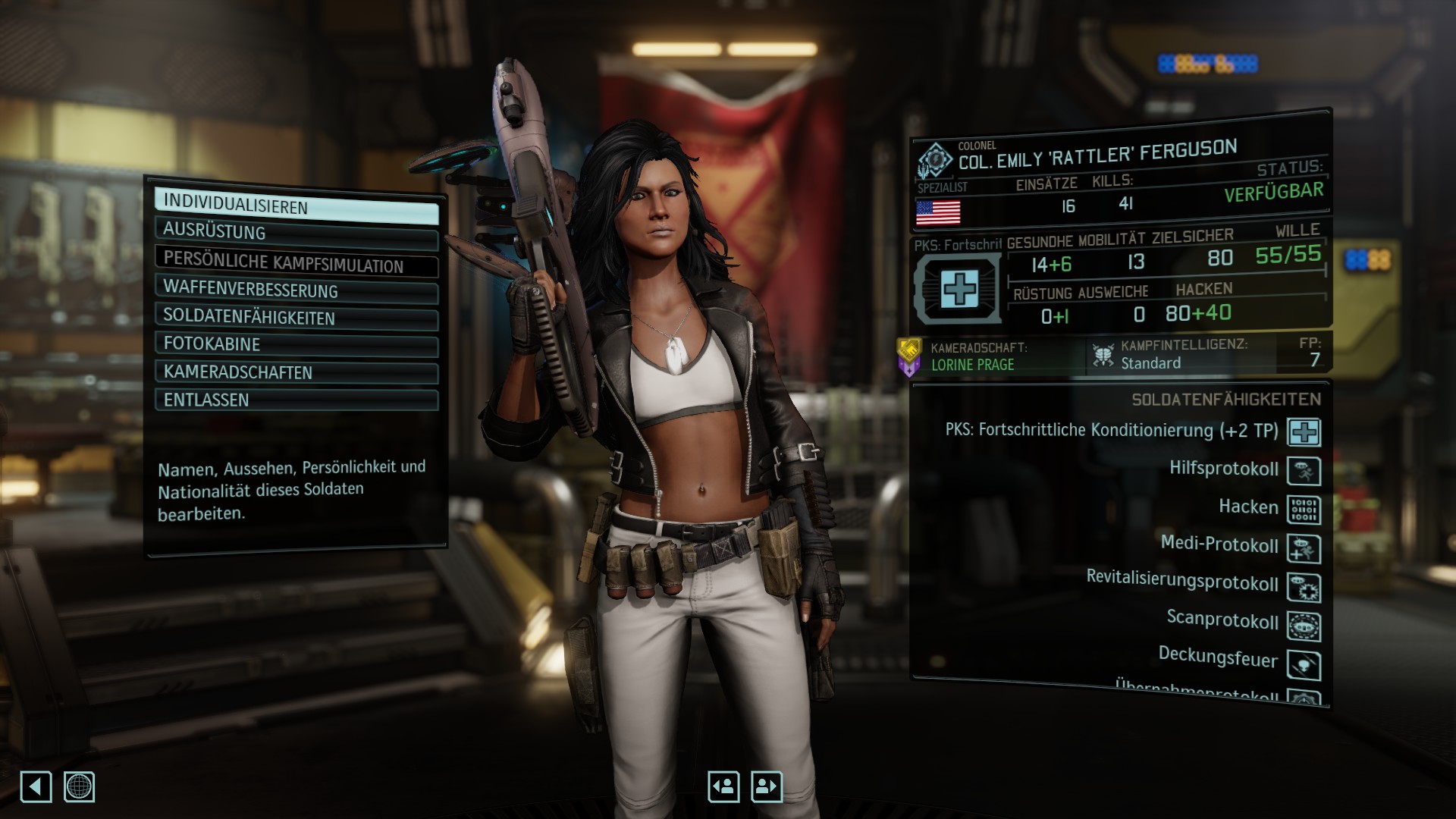Switch to the previous soldier
Screen dimensions: 1456x819
pyautogui.click(x=723, y=786)
